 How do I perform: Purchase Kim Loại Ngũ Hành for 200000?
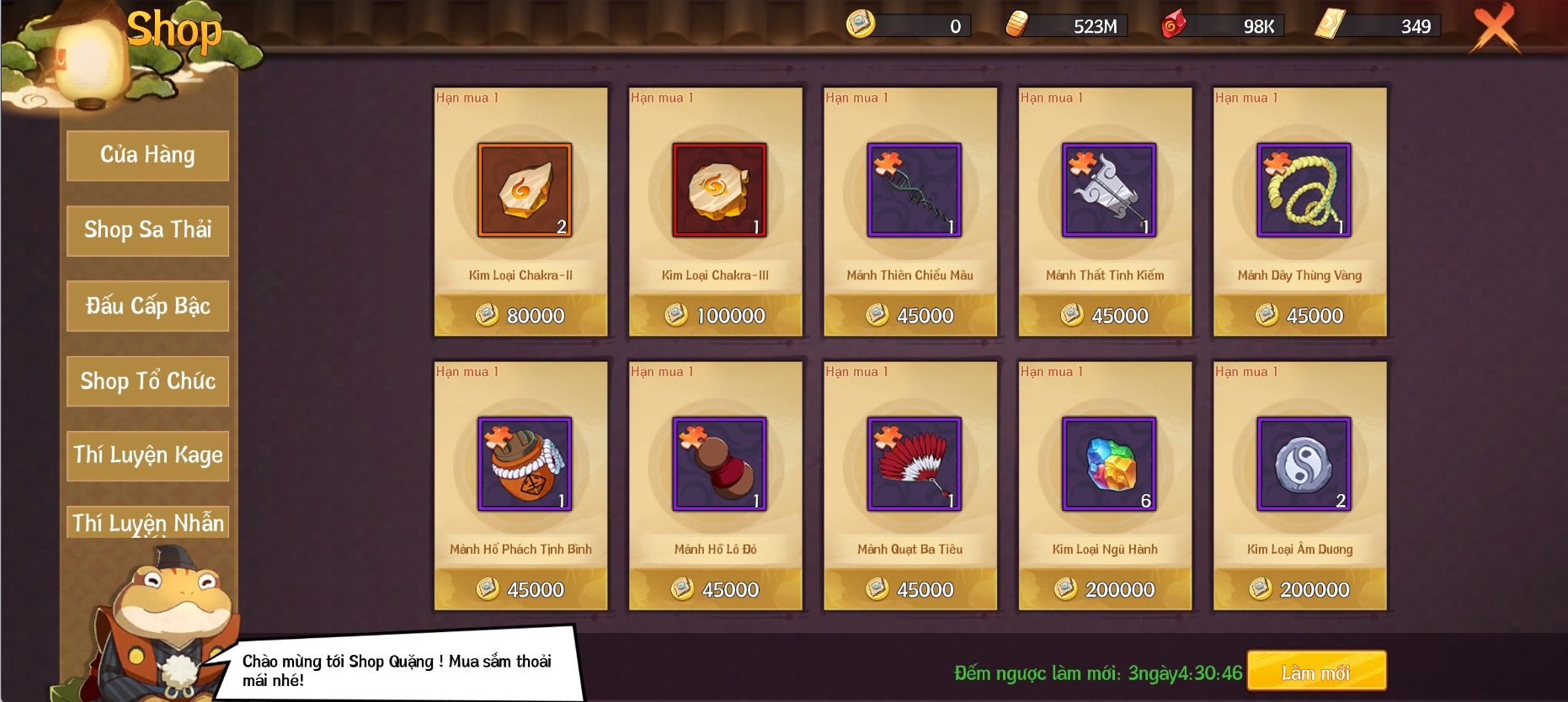pos(1105,589)
